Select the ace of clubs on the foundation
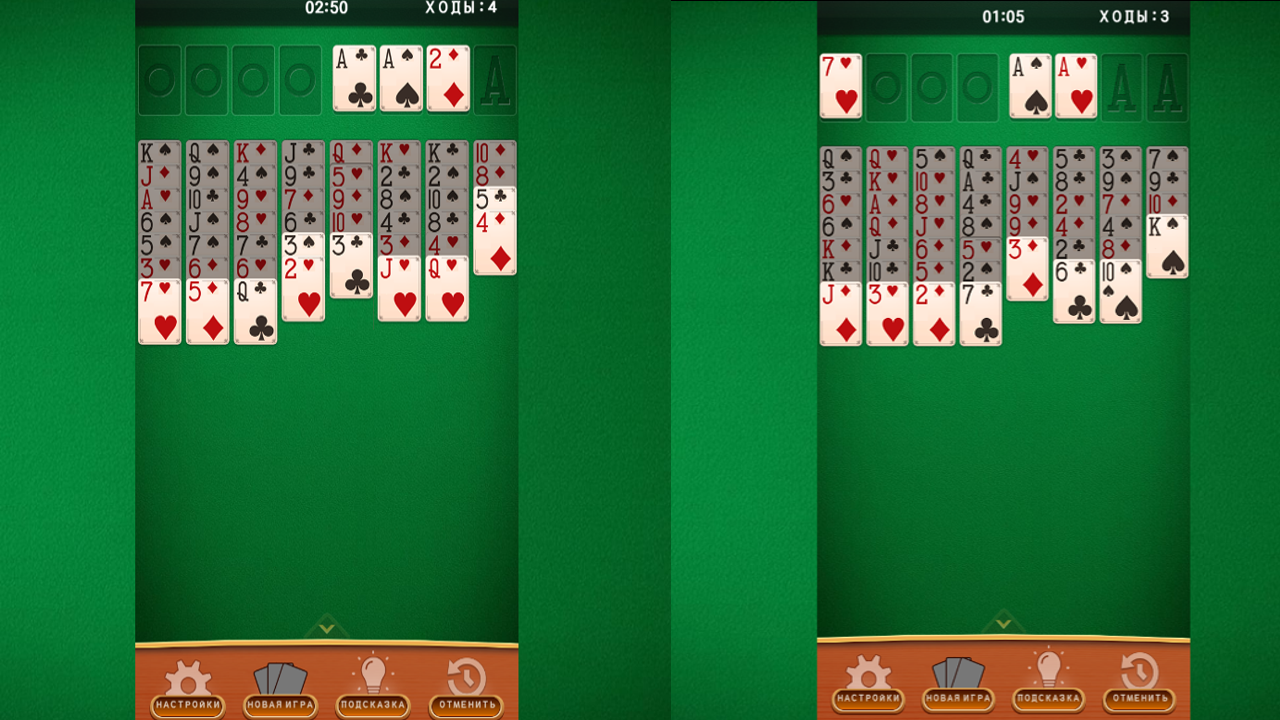Image resolution: width=1280 pixels, height=720 pixels. pos(355,78)
